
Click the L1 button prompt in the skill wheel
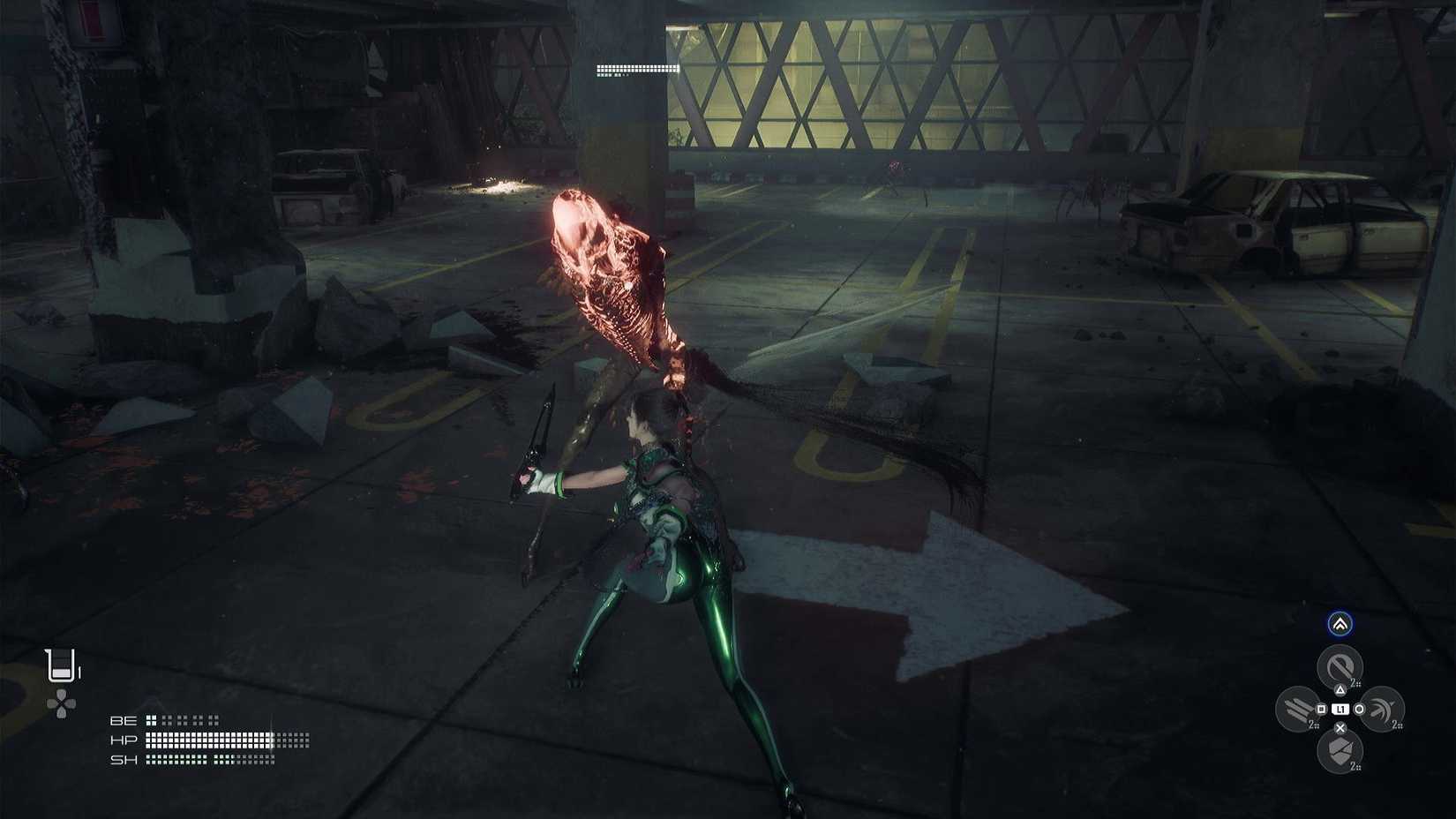pyautogui.click(x=1340, y=709)
